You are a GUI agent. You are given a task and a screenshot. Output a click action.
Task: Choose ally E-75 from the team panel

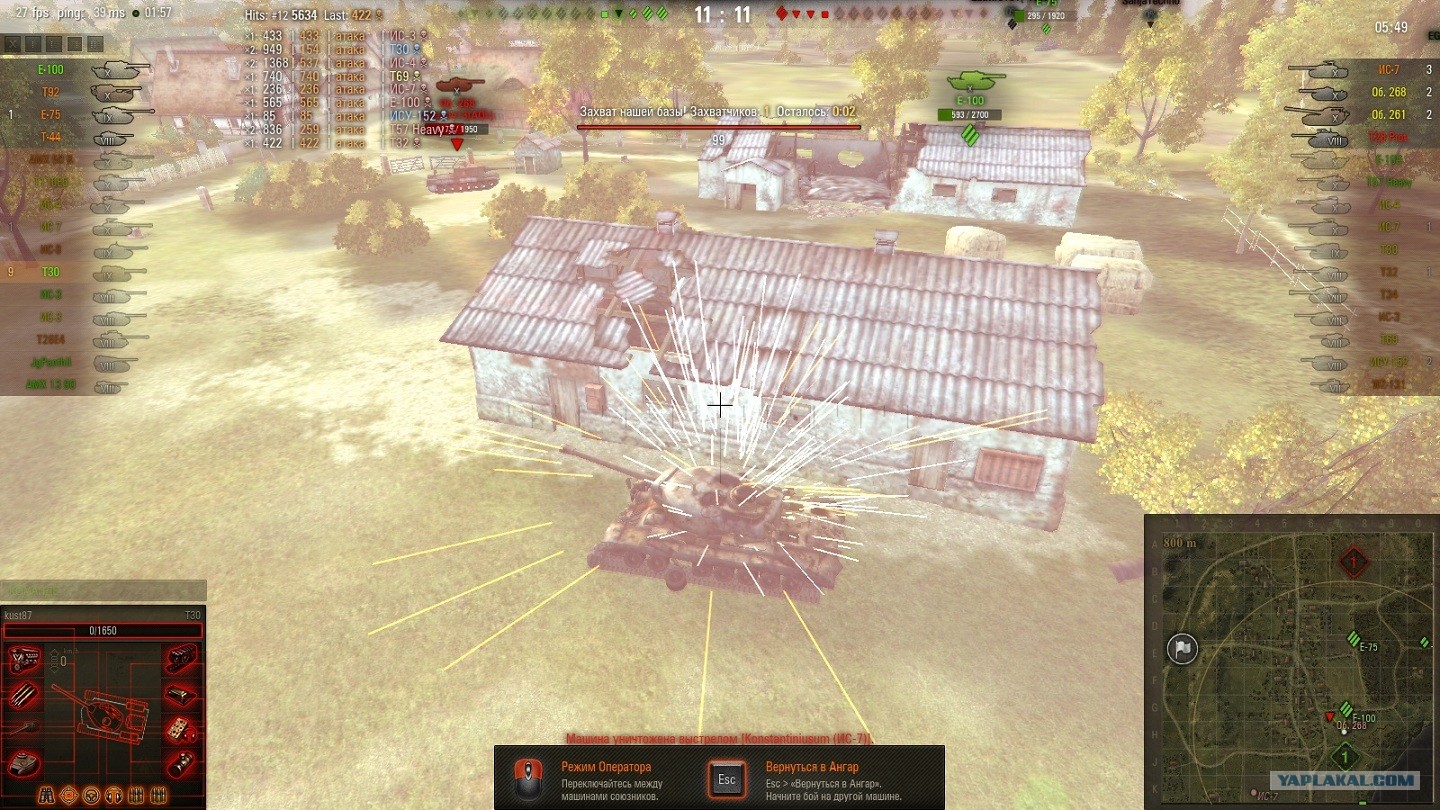[51, 115]
